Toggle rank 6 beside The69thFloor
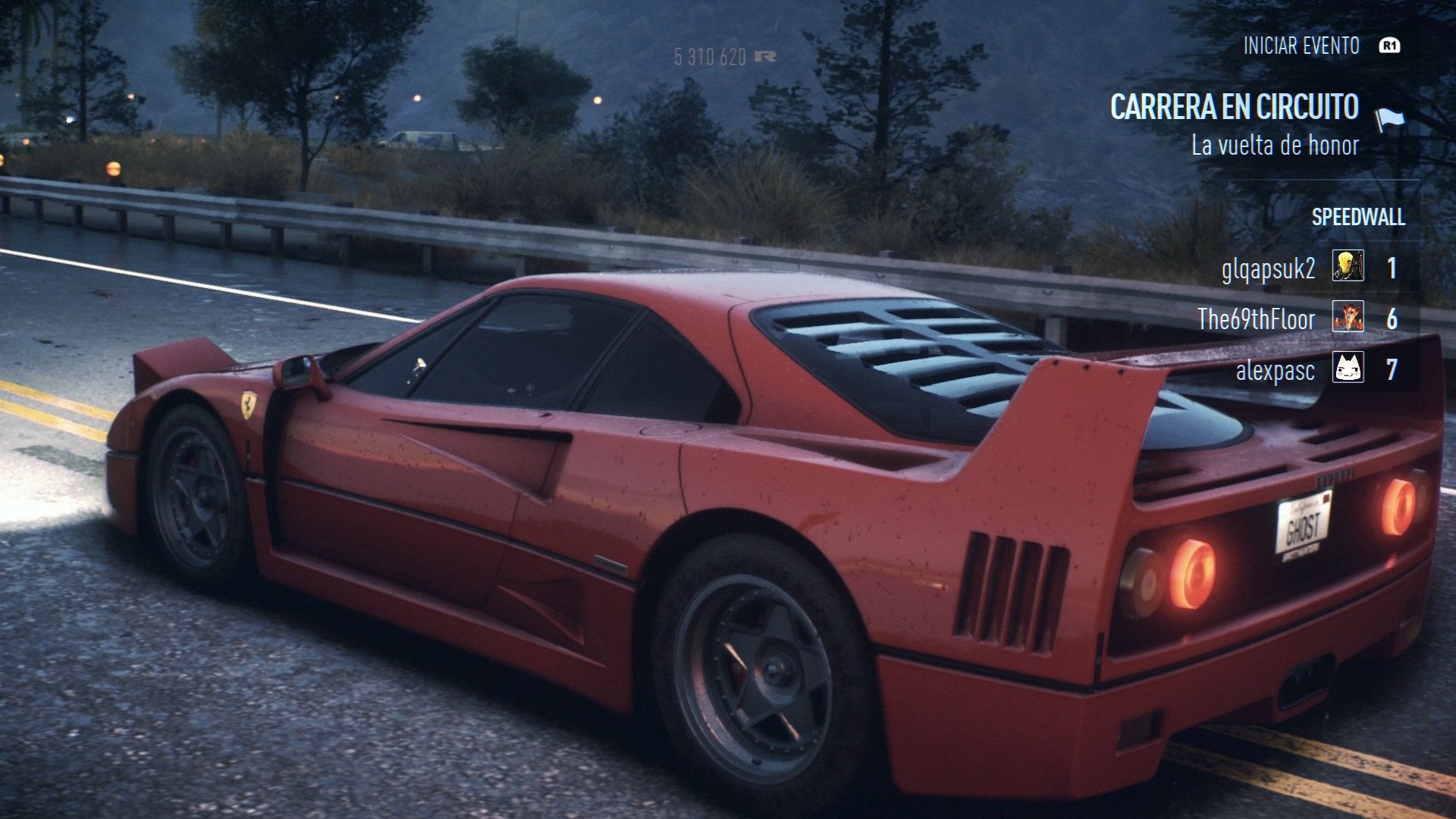This screenshot has width=1456, height=819. point(1394,318)
